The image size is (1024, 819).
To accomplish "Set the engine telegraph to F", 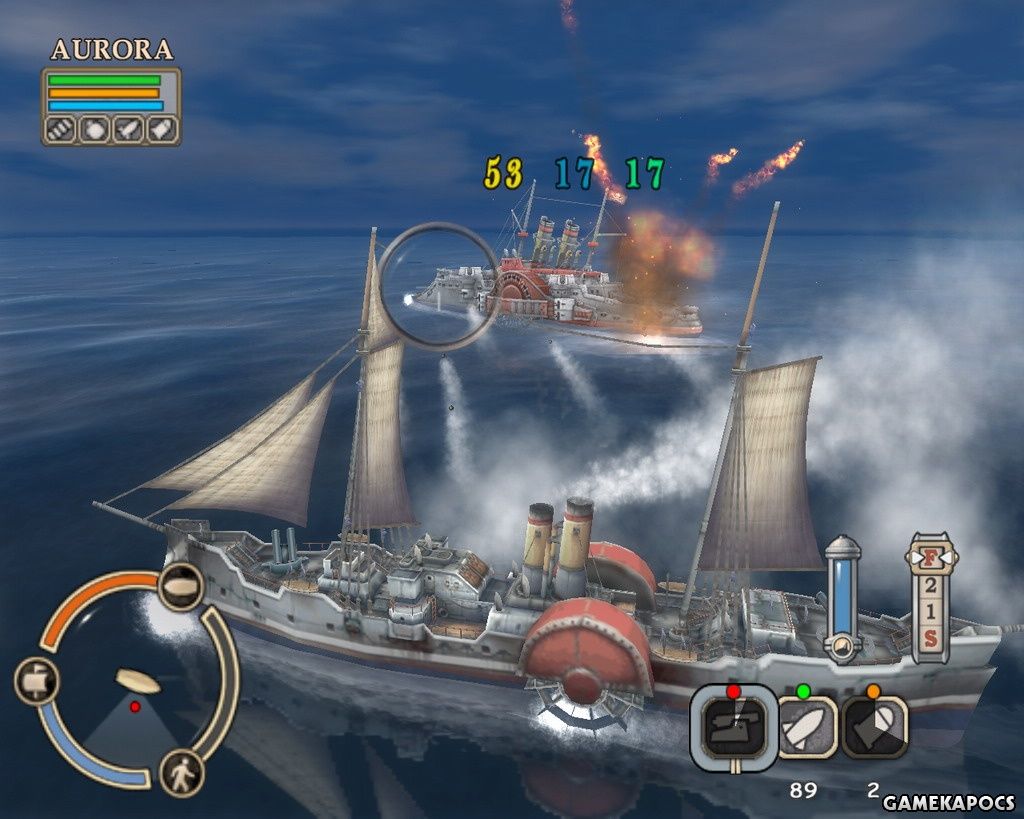I will pyautogui.click(x=930, y=557).
